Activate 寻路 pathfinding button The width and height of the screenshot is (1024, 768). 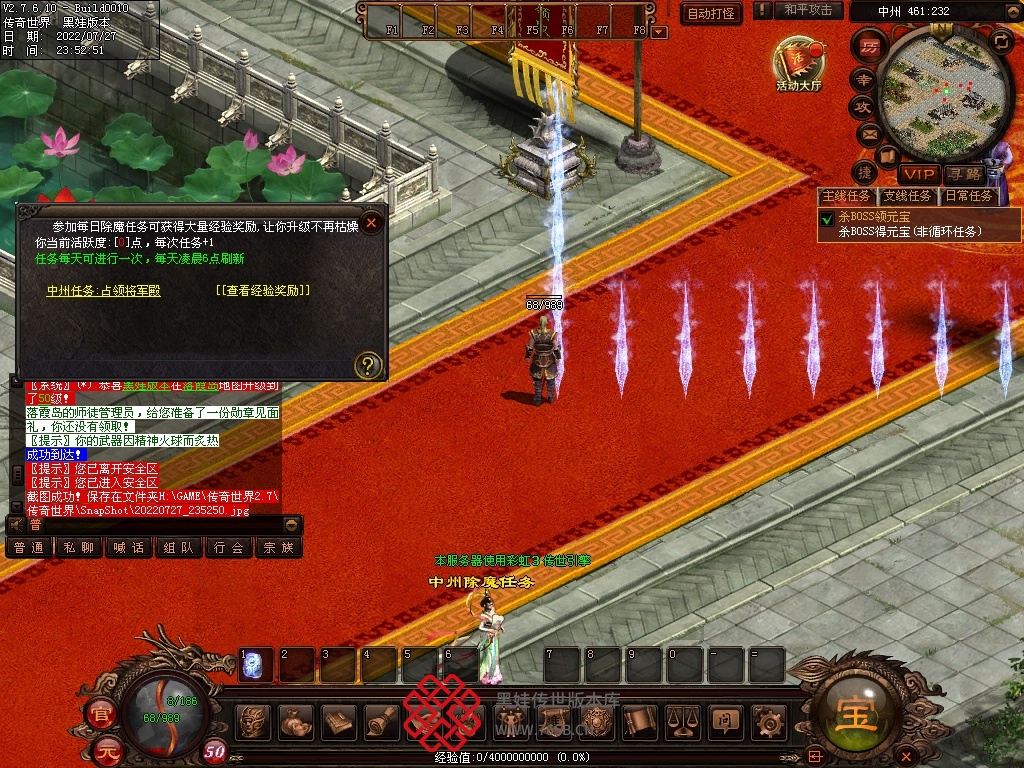[964, 174]
